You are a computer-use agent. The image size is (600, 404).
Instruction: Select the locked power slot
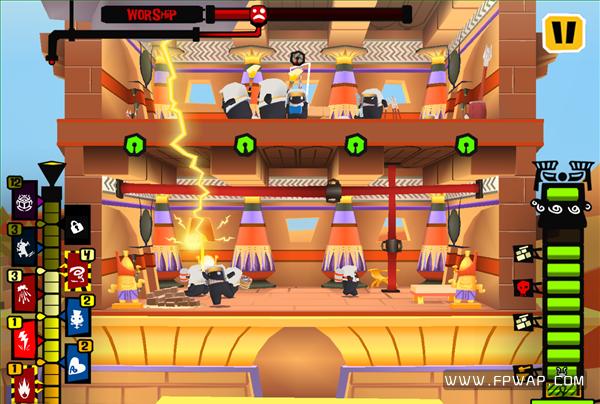77,228
